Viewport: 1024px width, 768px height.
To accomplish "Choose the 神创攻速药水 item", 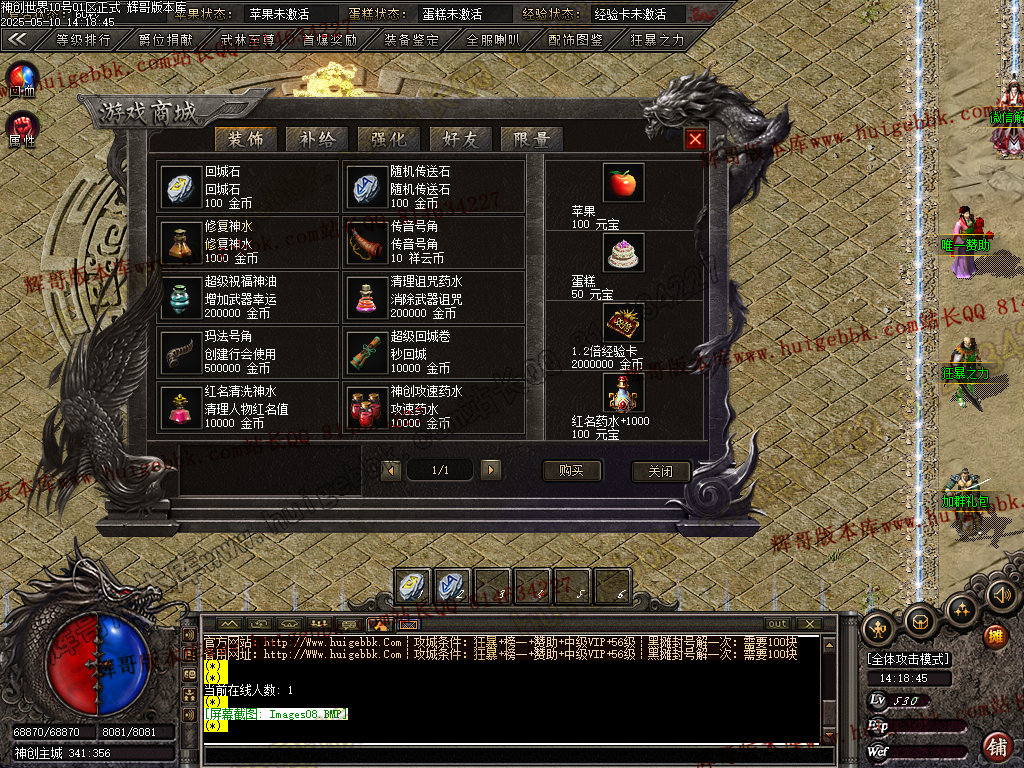I will 433,407.
